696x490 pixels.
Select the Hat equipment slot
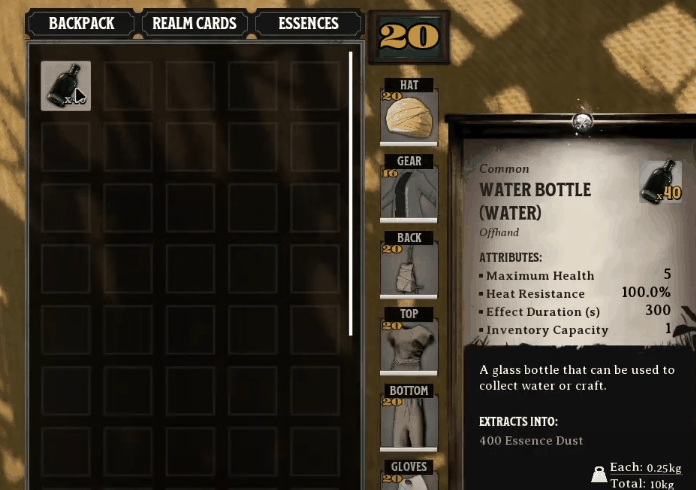(x=409, y=116)
